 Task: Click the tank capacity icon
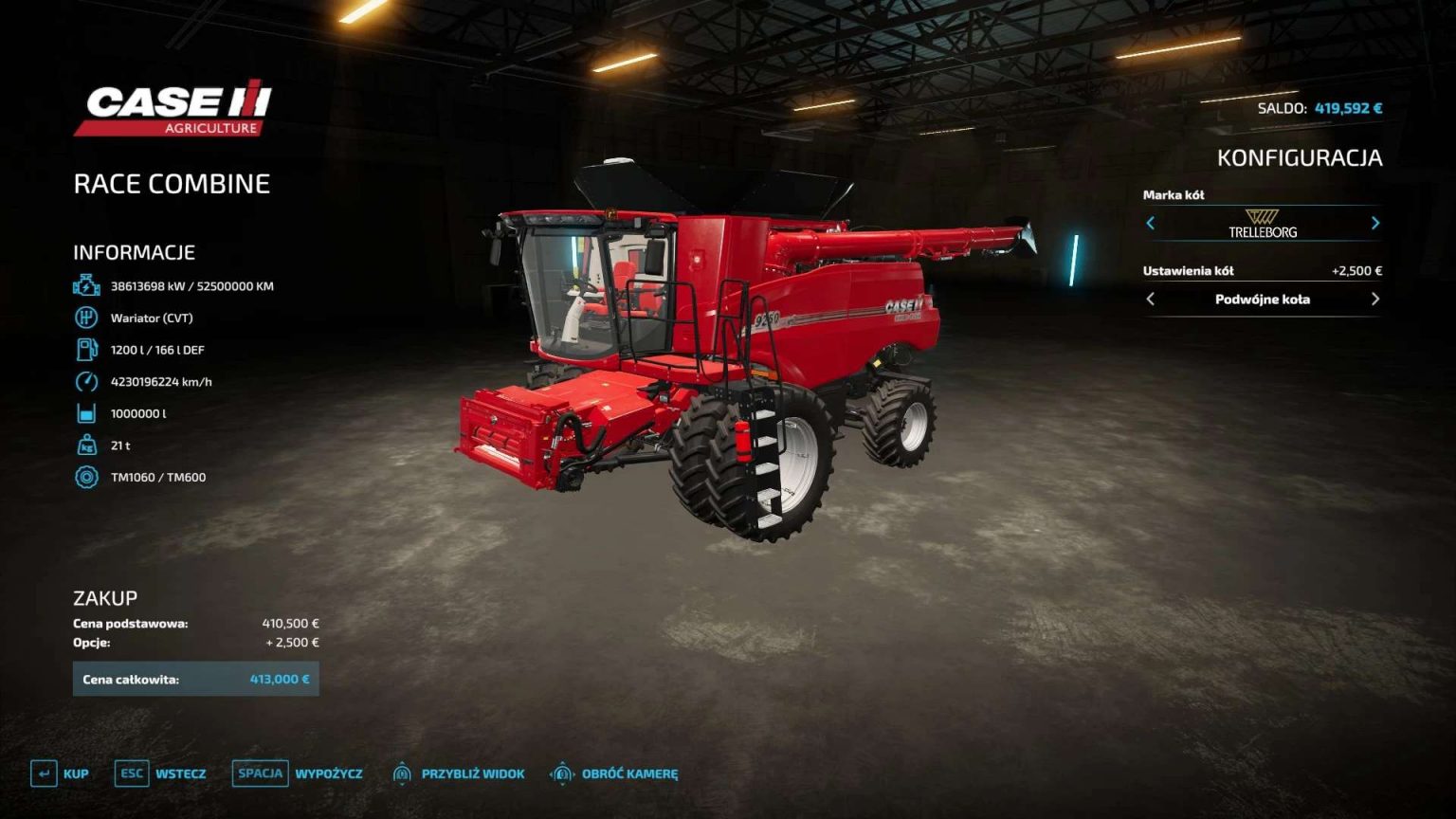(85, 413)
